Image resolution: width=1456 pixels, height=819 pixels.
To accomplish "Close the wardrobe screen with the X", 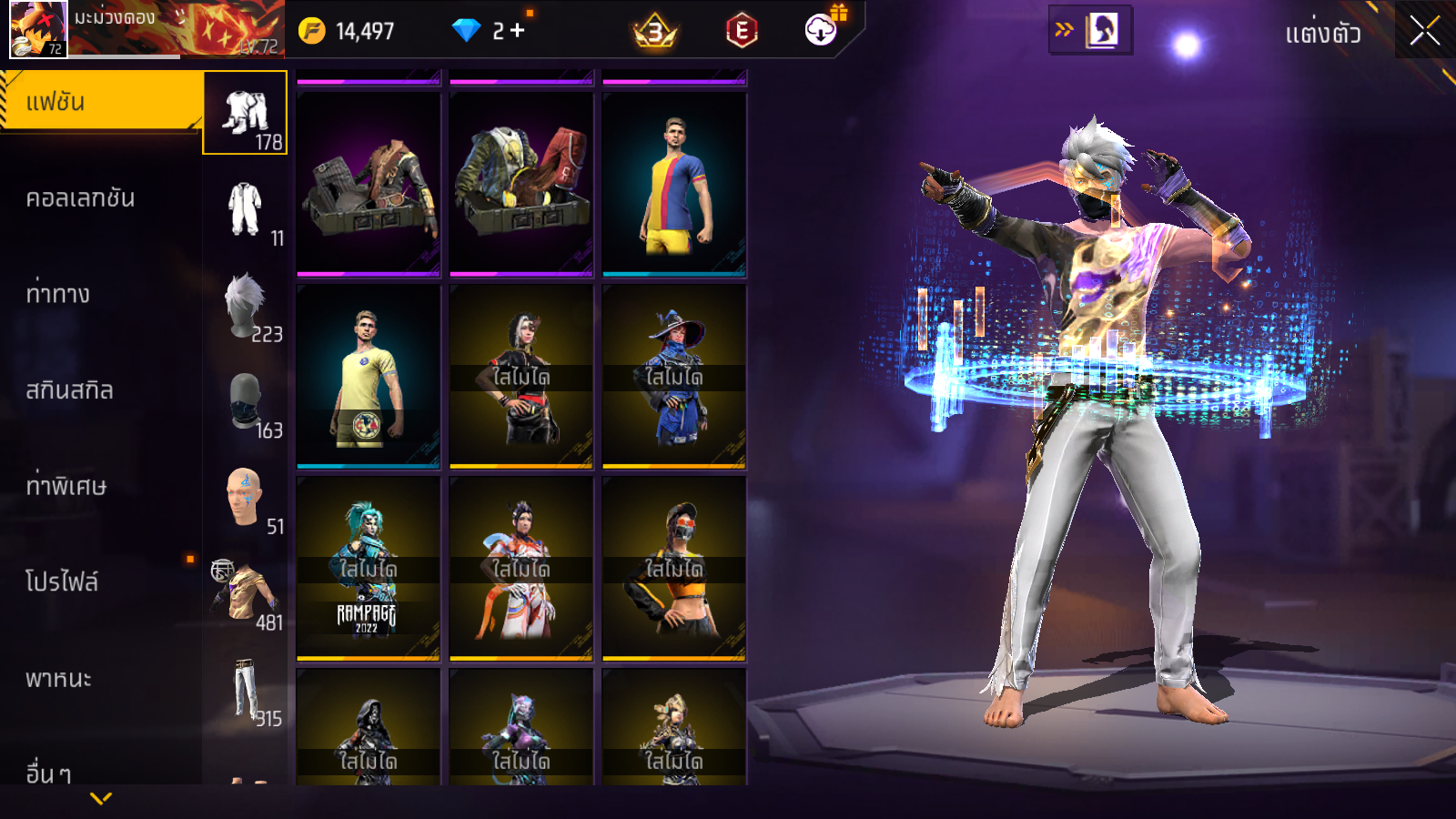I will [x=1424, y=31].
